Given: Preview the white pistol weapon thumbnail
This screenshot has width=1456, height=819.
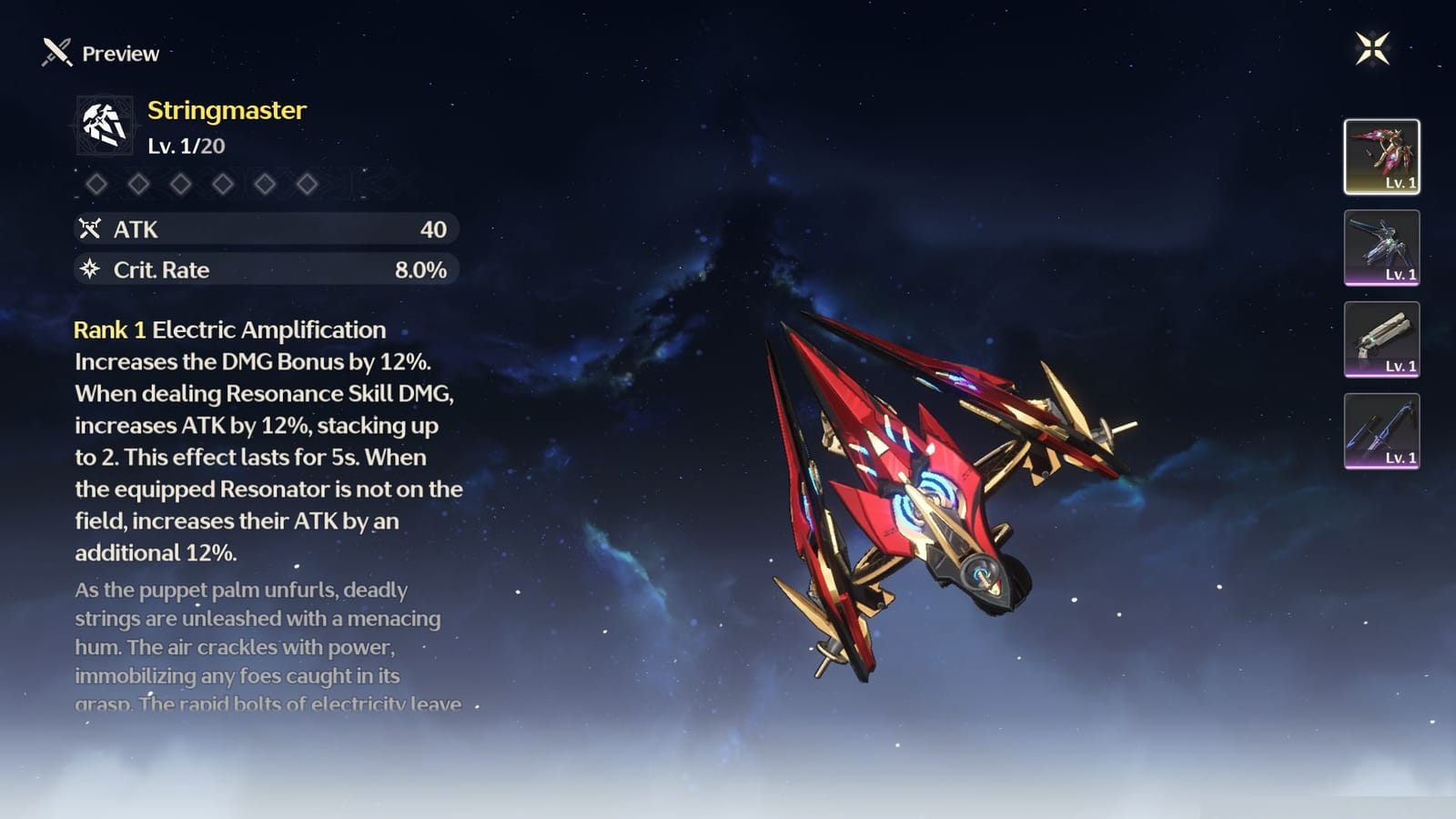Looking at the screenshot, I should point(1381,339).
